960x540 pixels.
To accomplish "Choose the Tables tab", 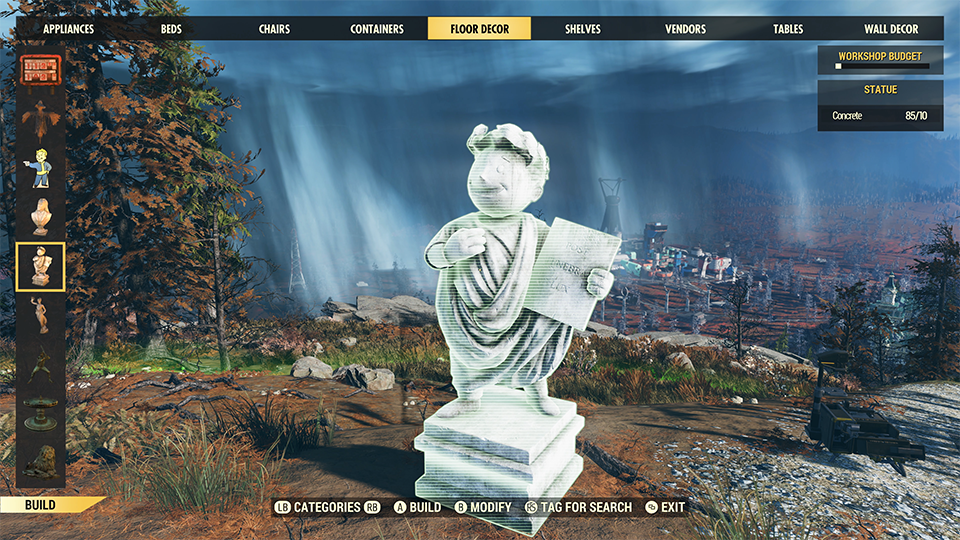I will click(788, 29).
